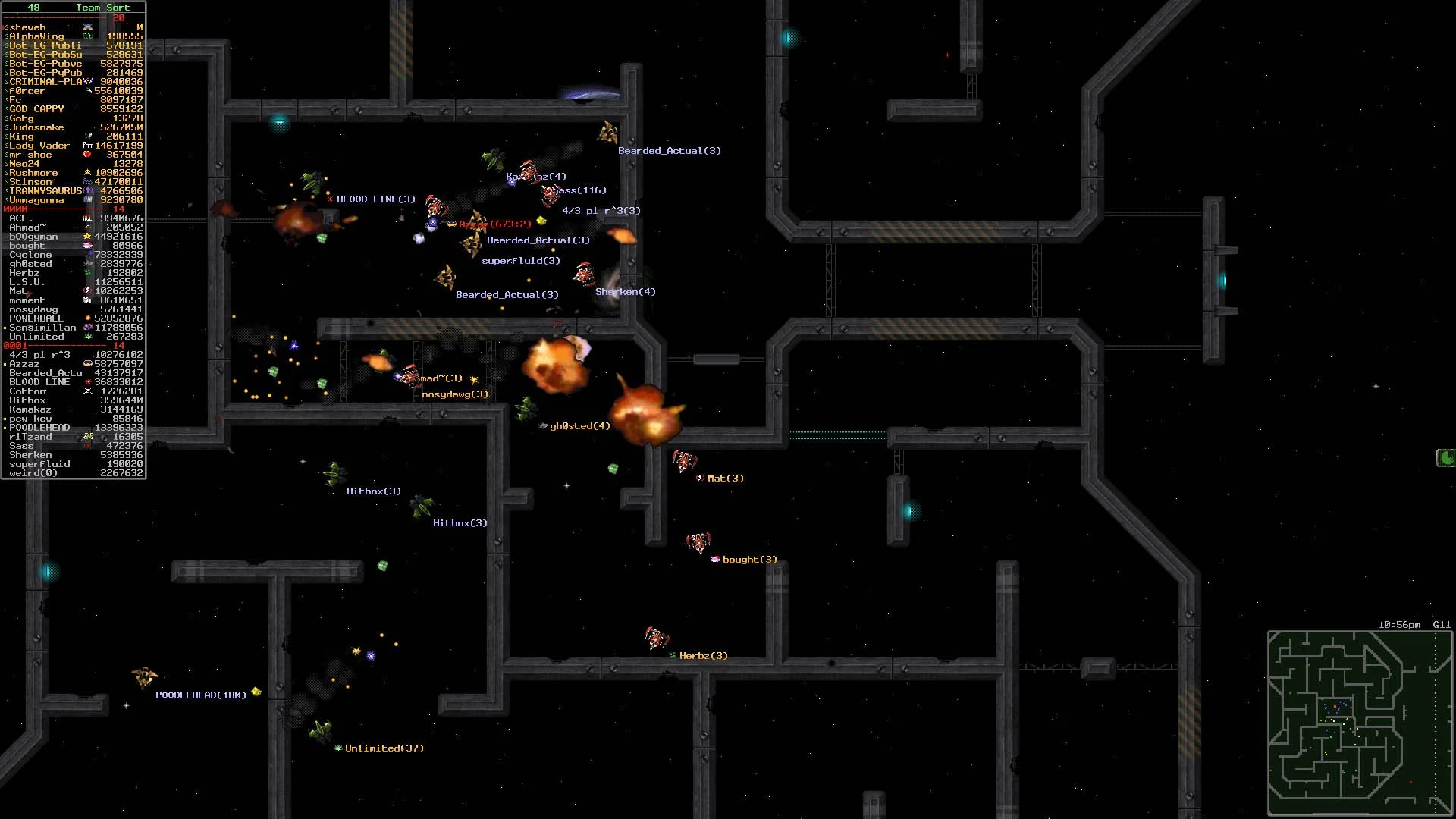Viewport: 1456px width, 819px height.
Task: Click CRIMINAL-PLA's wings banner icon
Action: coord(87,80)
